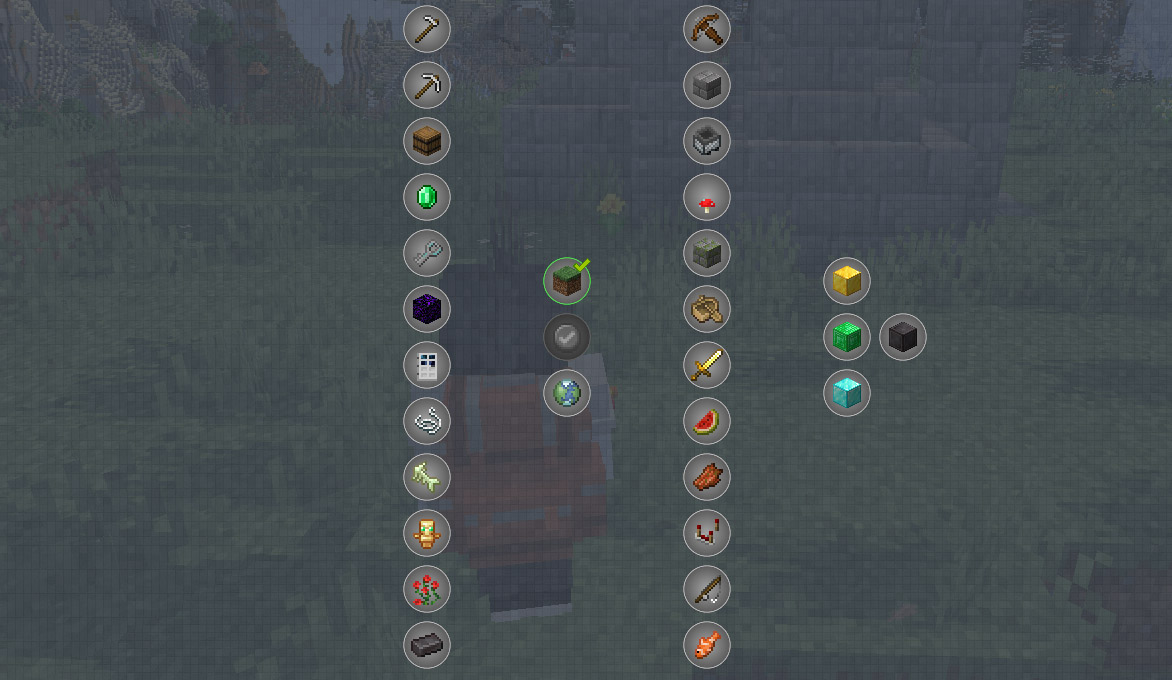Open the totem of undying node
This screenshot has width=1172, height=680.
tap(427, 533)
